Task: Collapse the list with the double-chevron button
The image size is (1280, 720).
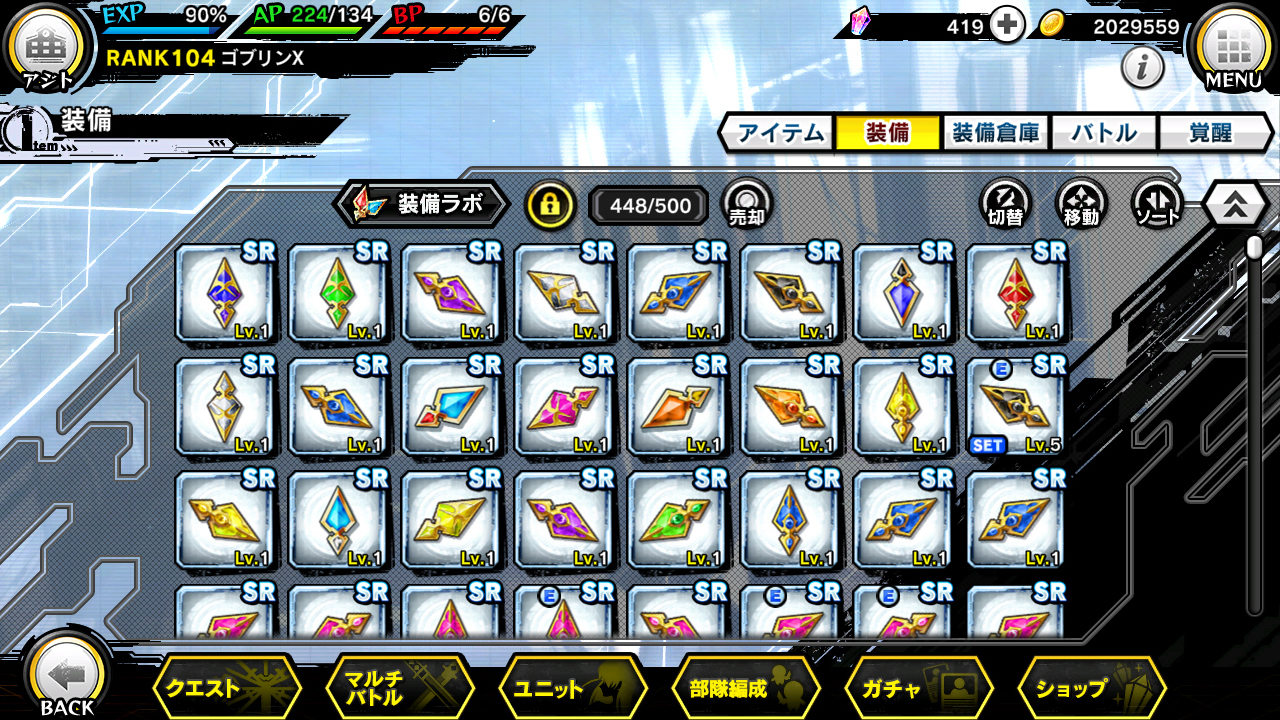Action: [1236, 205]
